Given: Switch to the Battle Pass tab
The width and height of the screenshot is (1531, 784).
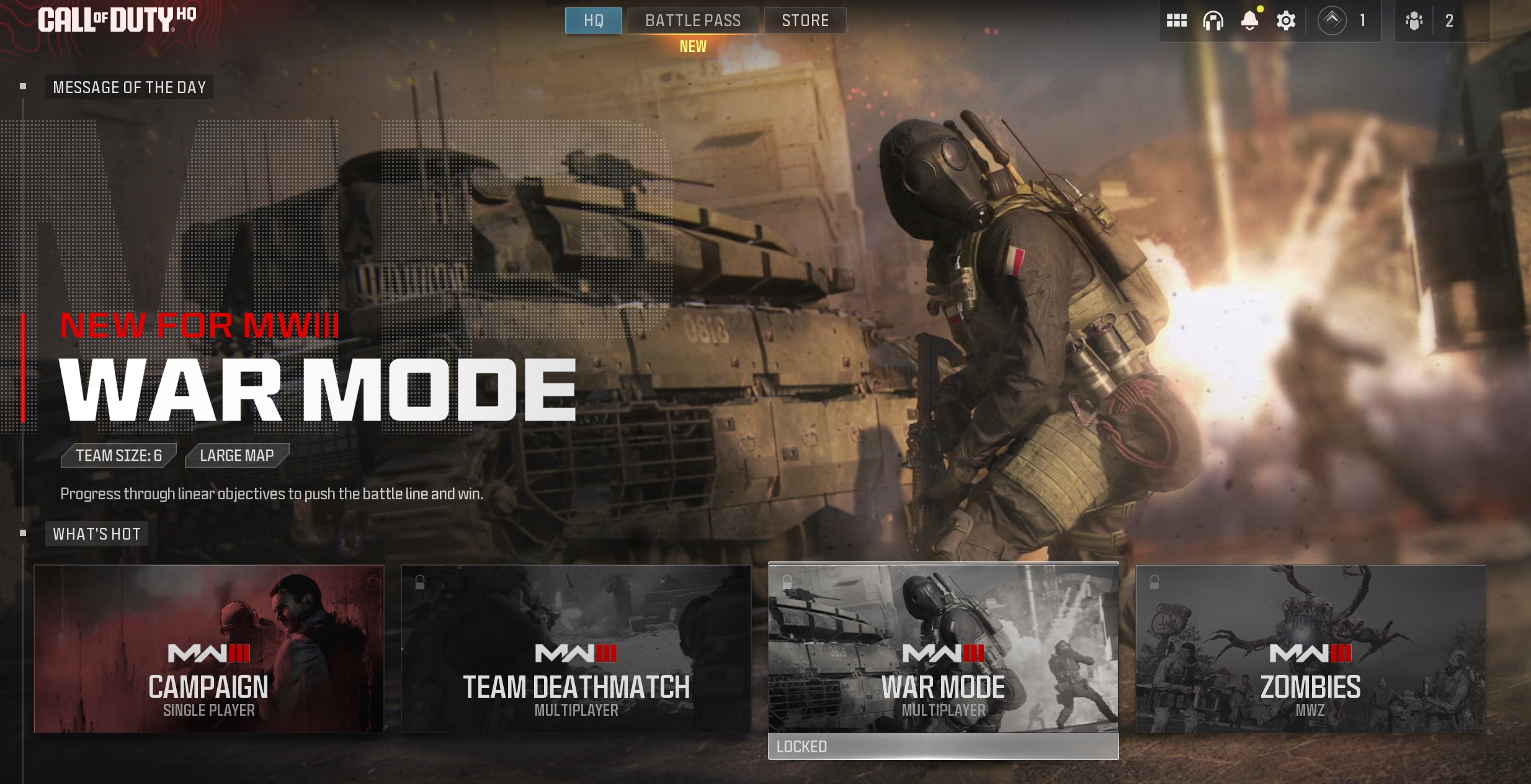Looking at the screenshot, I should 692,20.
